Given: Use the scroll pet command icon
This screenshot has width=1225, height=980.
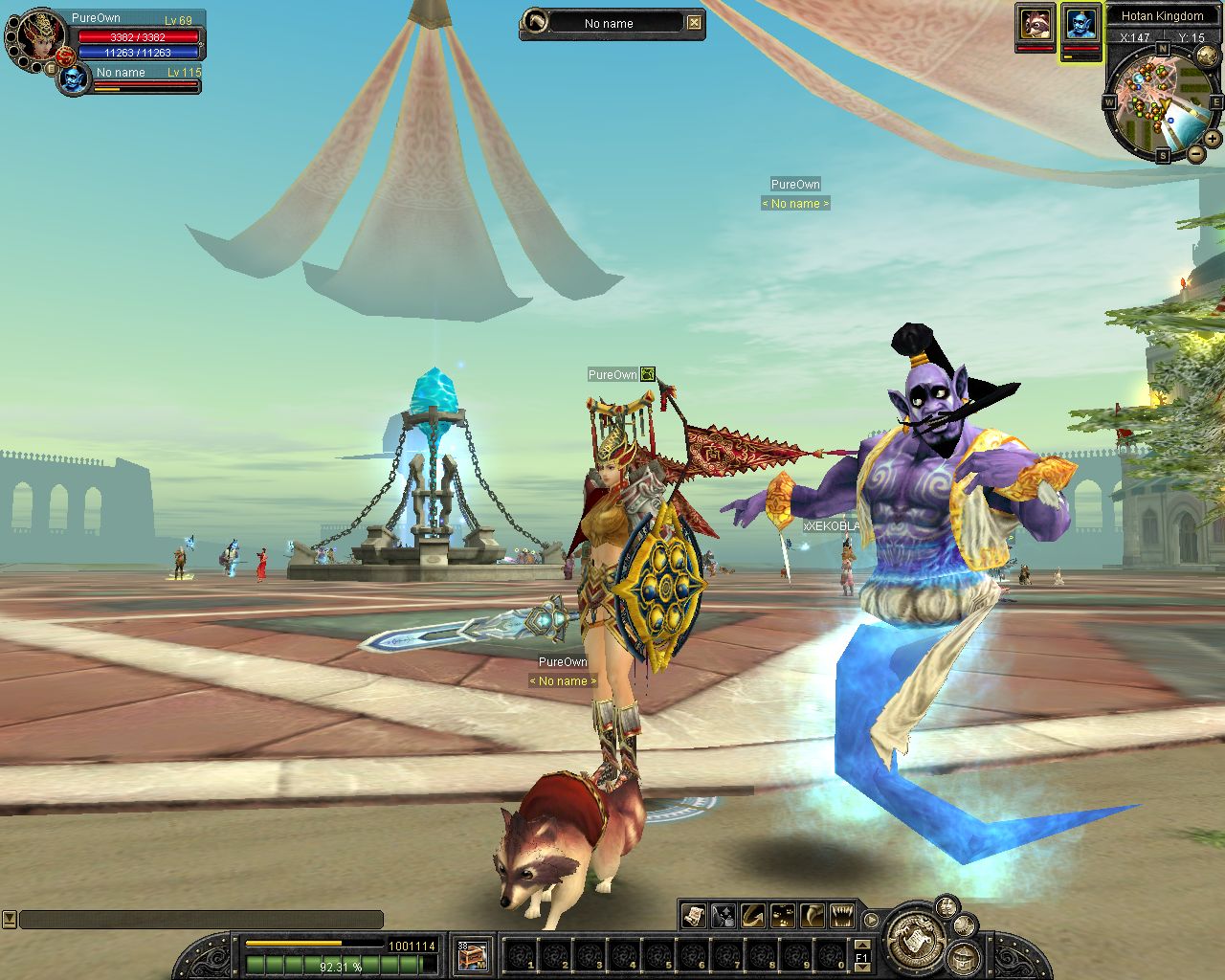Looking at the screenshot, I should pyautogui.click(x=694, y=916).
